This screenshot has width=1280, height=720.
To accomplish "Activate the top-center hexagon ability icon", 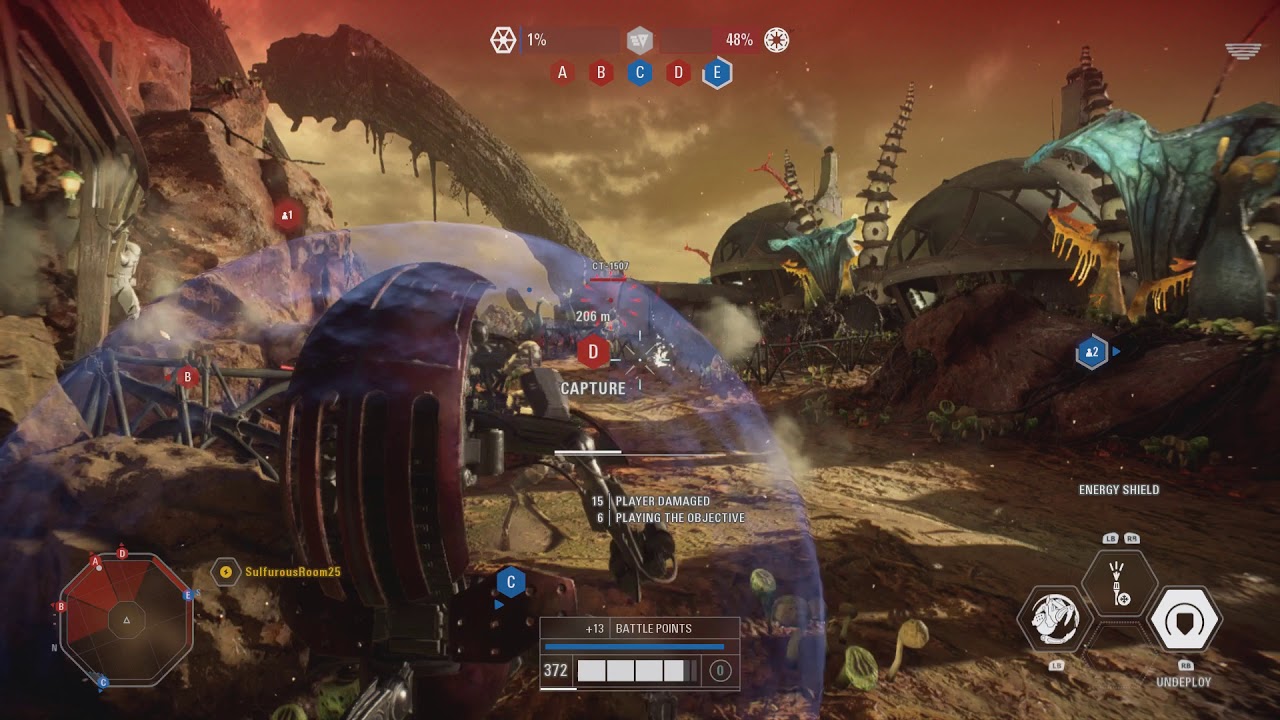I will pos(1119,585).
